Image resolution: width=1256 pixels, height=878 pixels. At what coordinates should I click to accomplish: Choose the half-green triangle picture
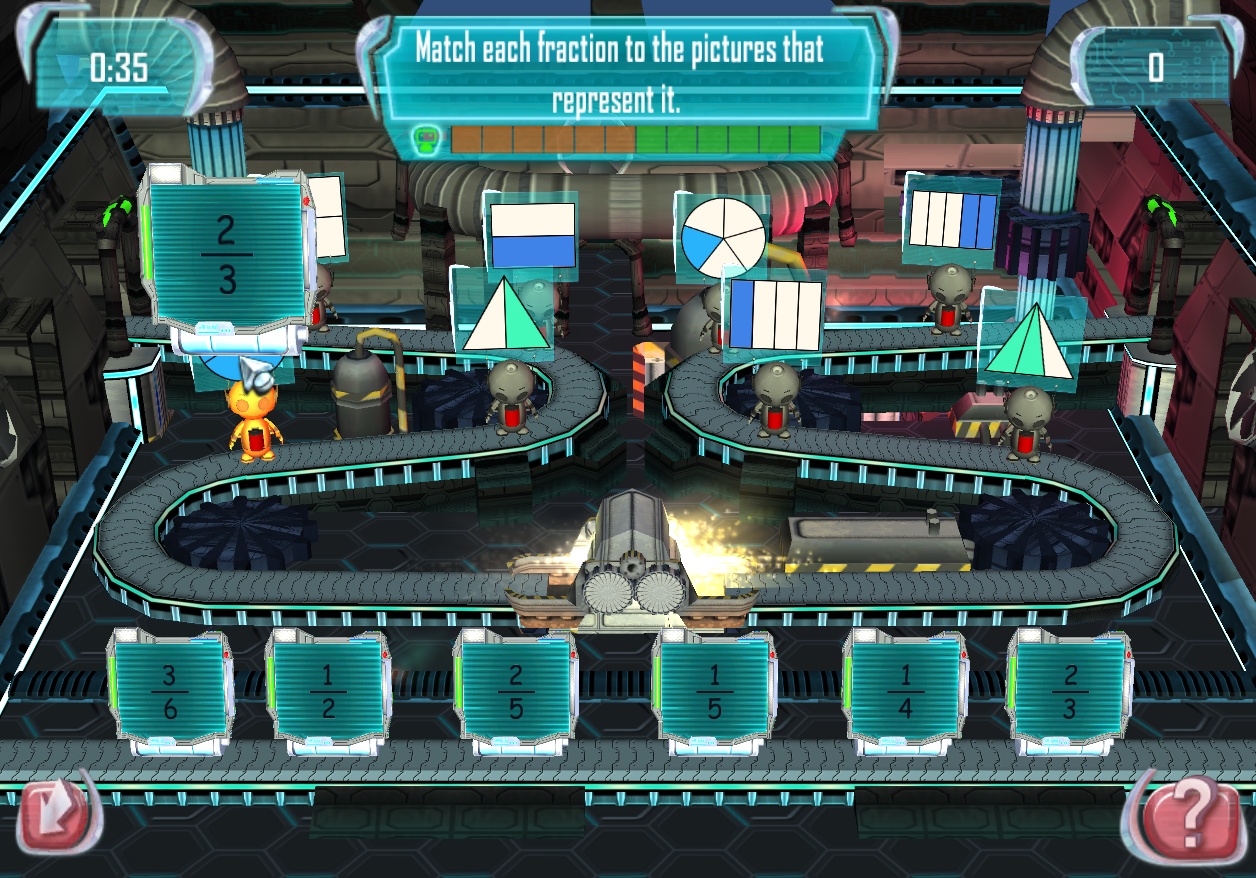point(506,313)
